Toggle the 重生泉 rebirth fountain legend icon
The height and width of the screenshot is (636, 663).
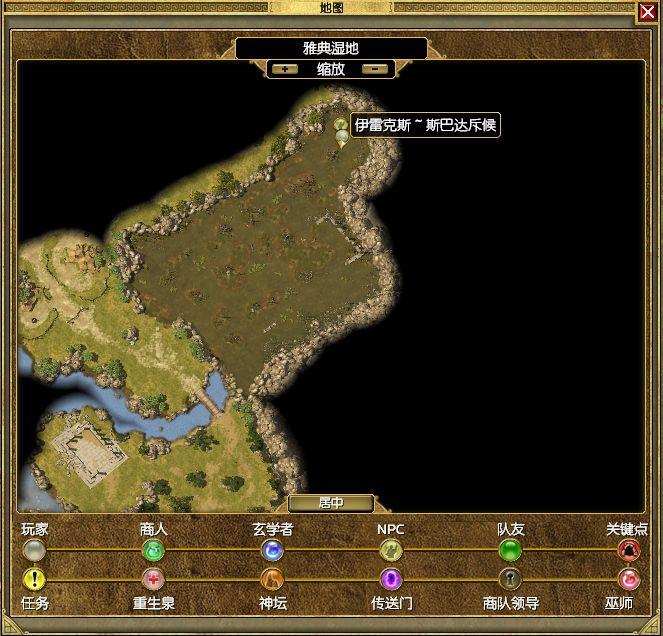tap(153, 579)
